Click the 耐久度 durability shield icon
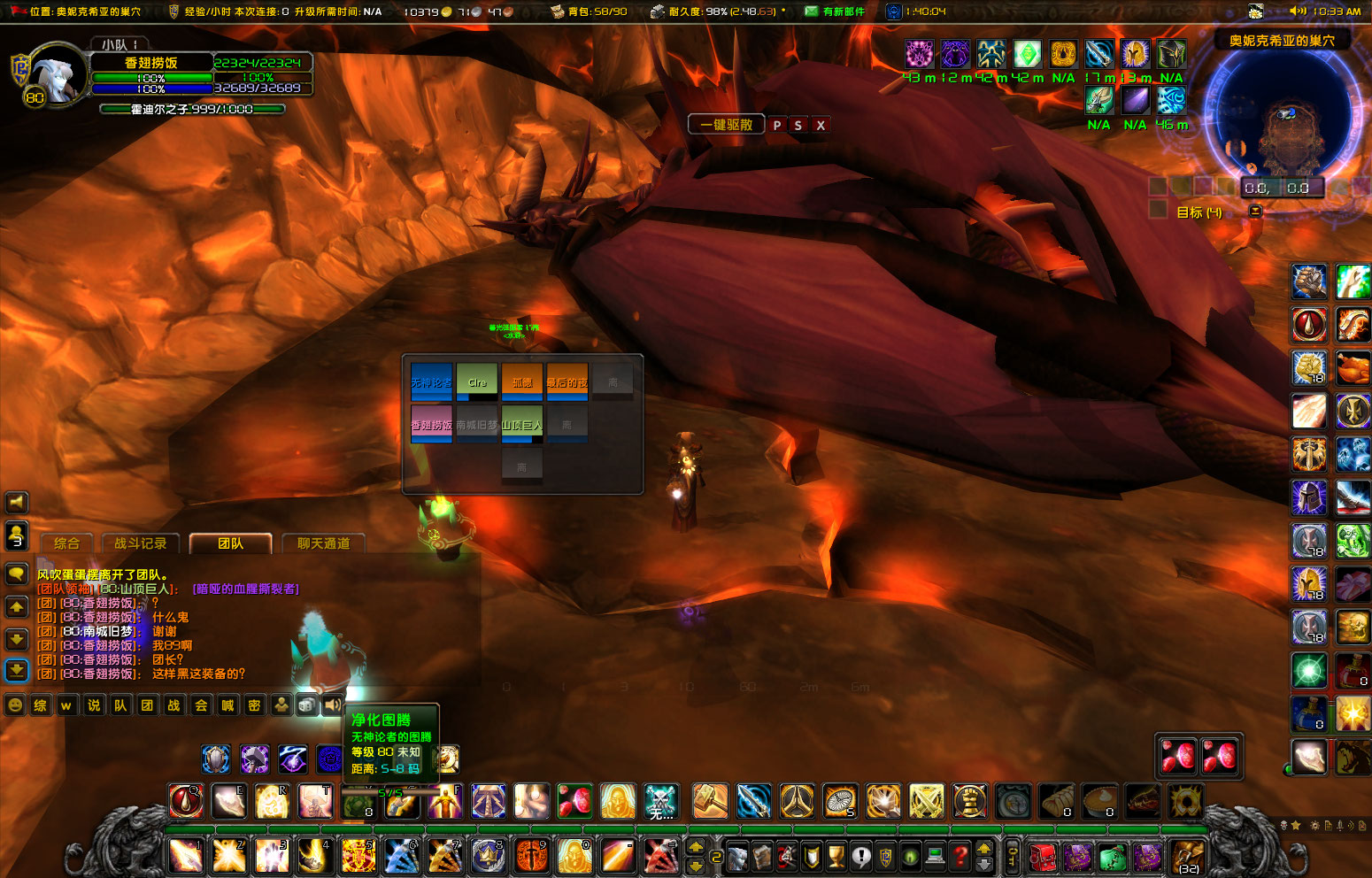 coord(659,12)
